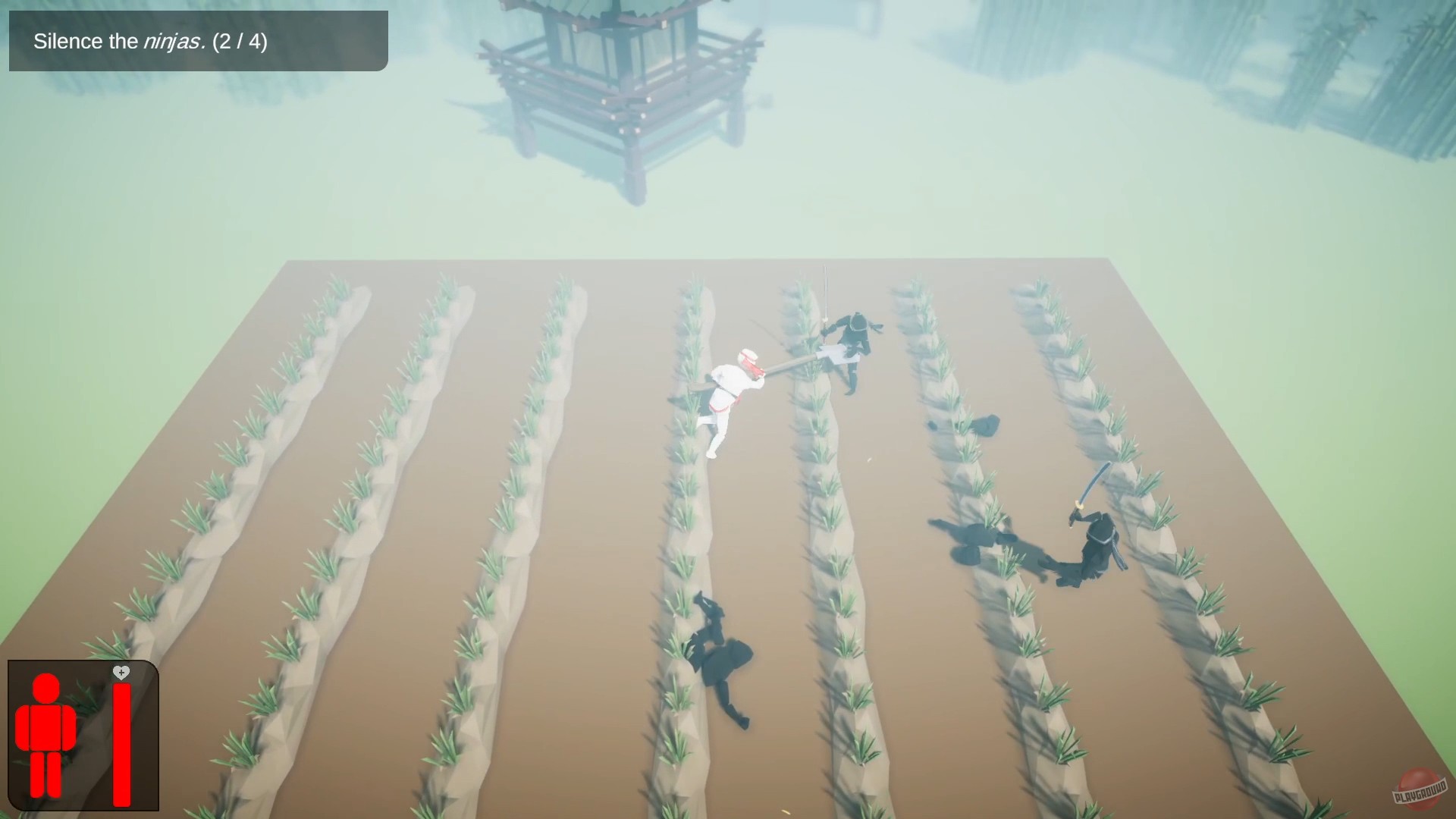
Task: Enable healing via the heart indicator
Action: pyautogui.click(x=121, y=672)
